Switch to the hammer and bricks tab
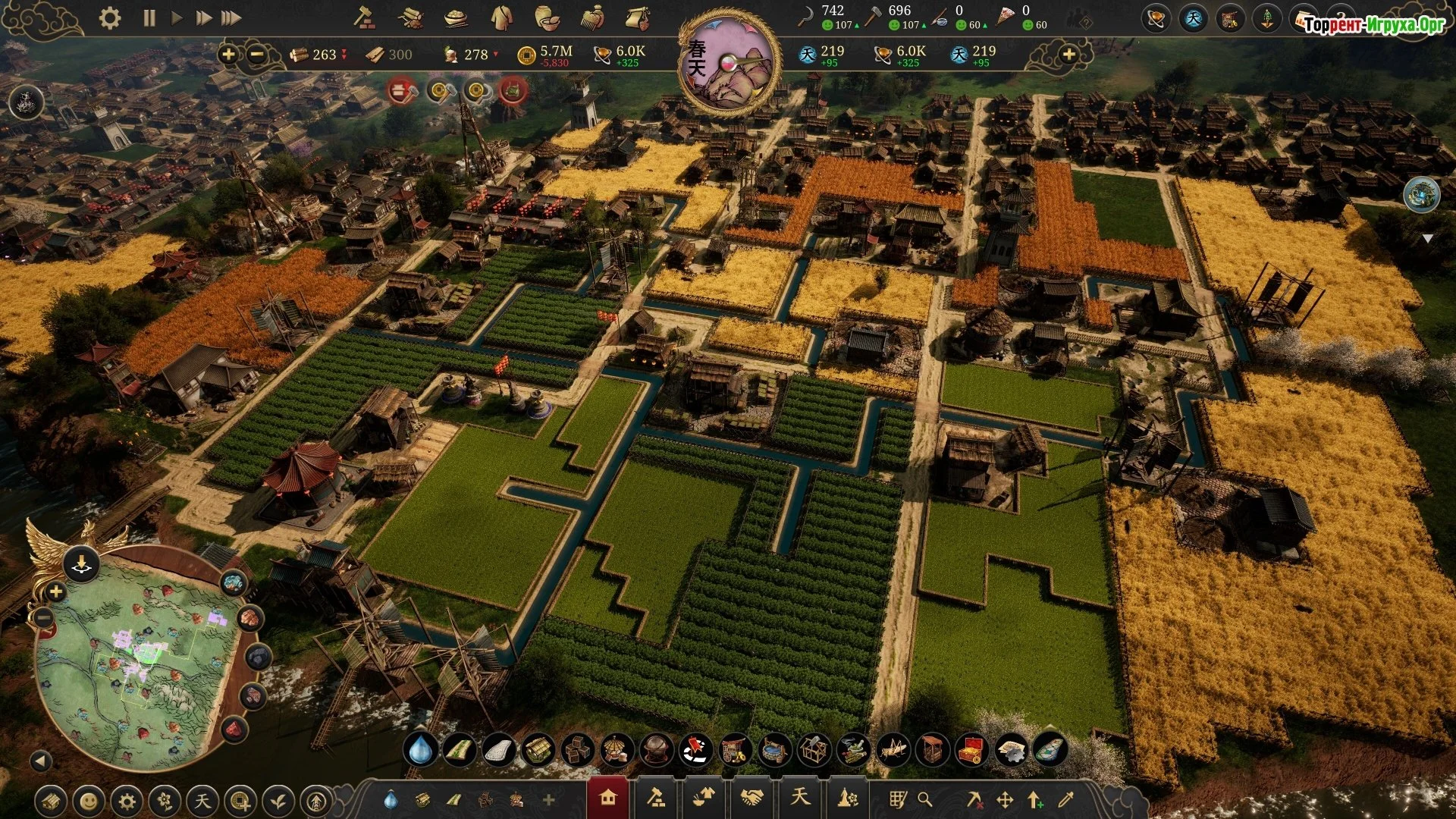The width and height of the screenshot is (1456, 819). click(656, 798)
